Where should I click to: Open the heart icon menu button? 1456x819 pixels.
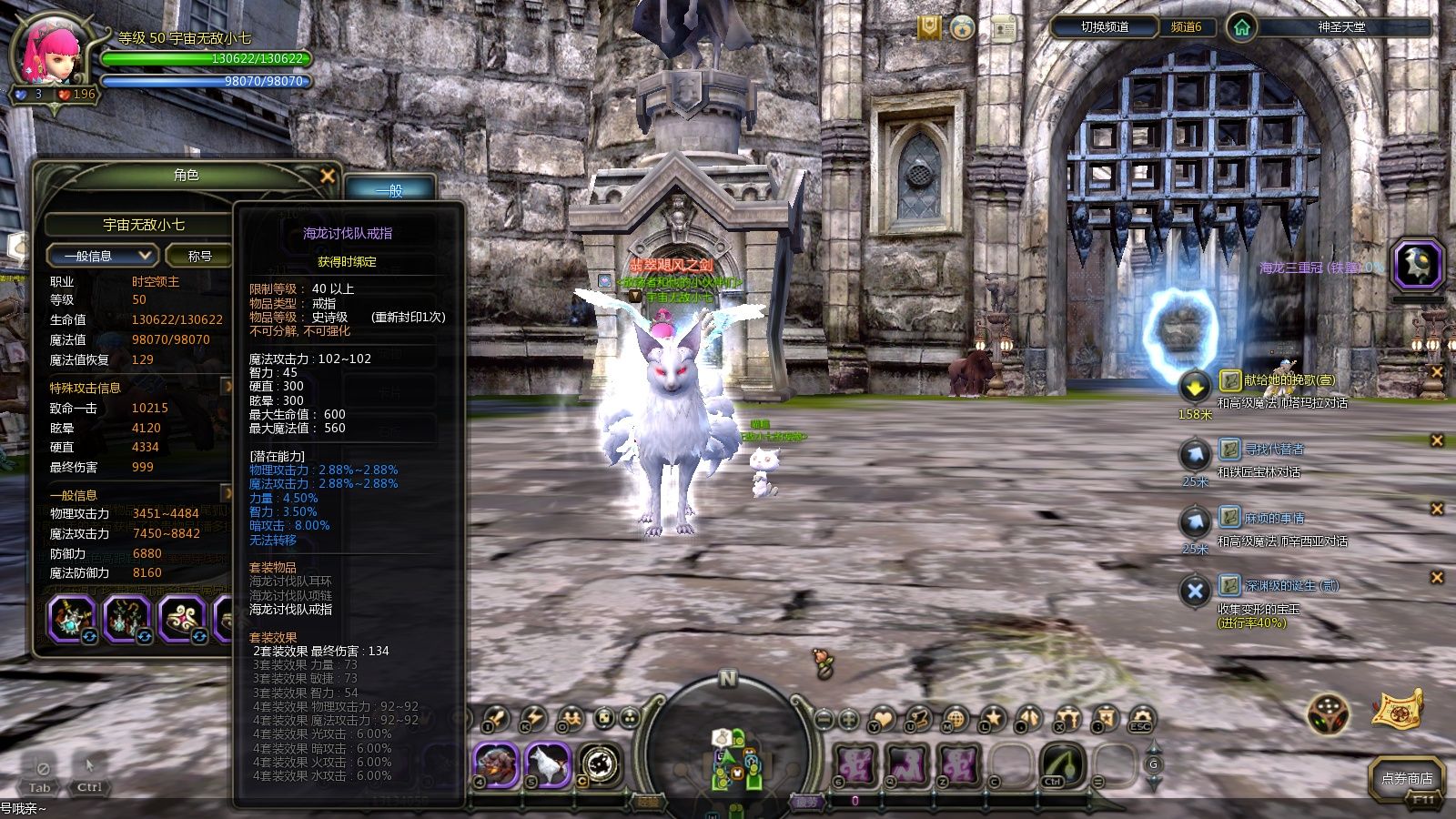pos(881,720)
